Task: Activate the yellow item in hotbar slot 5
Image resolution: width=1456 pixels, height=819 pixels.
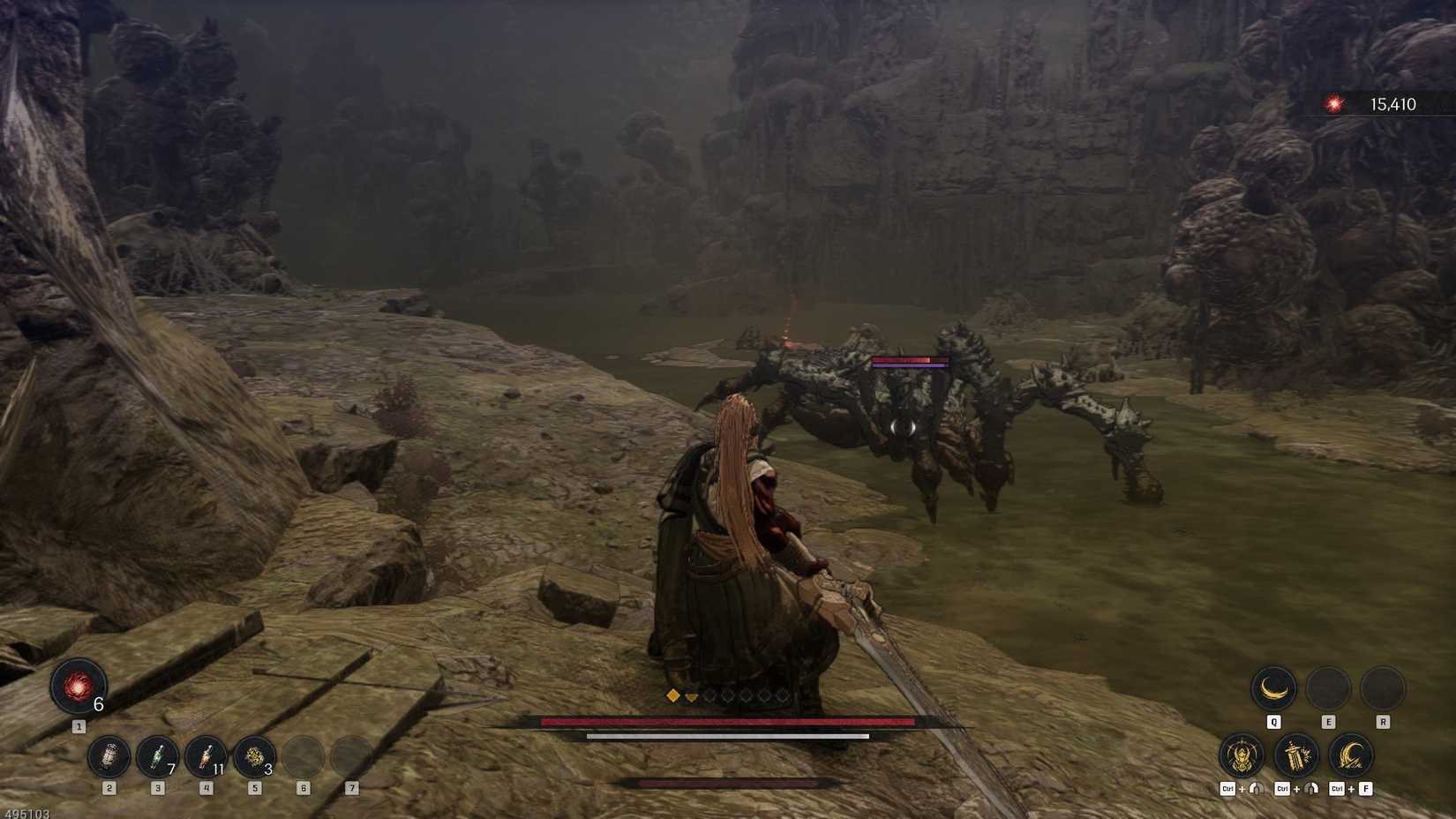Action: click(x=254, y=757)
